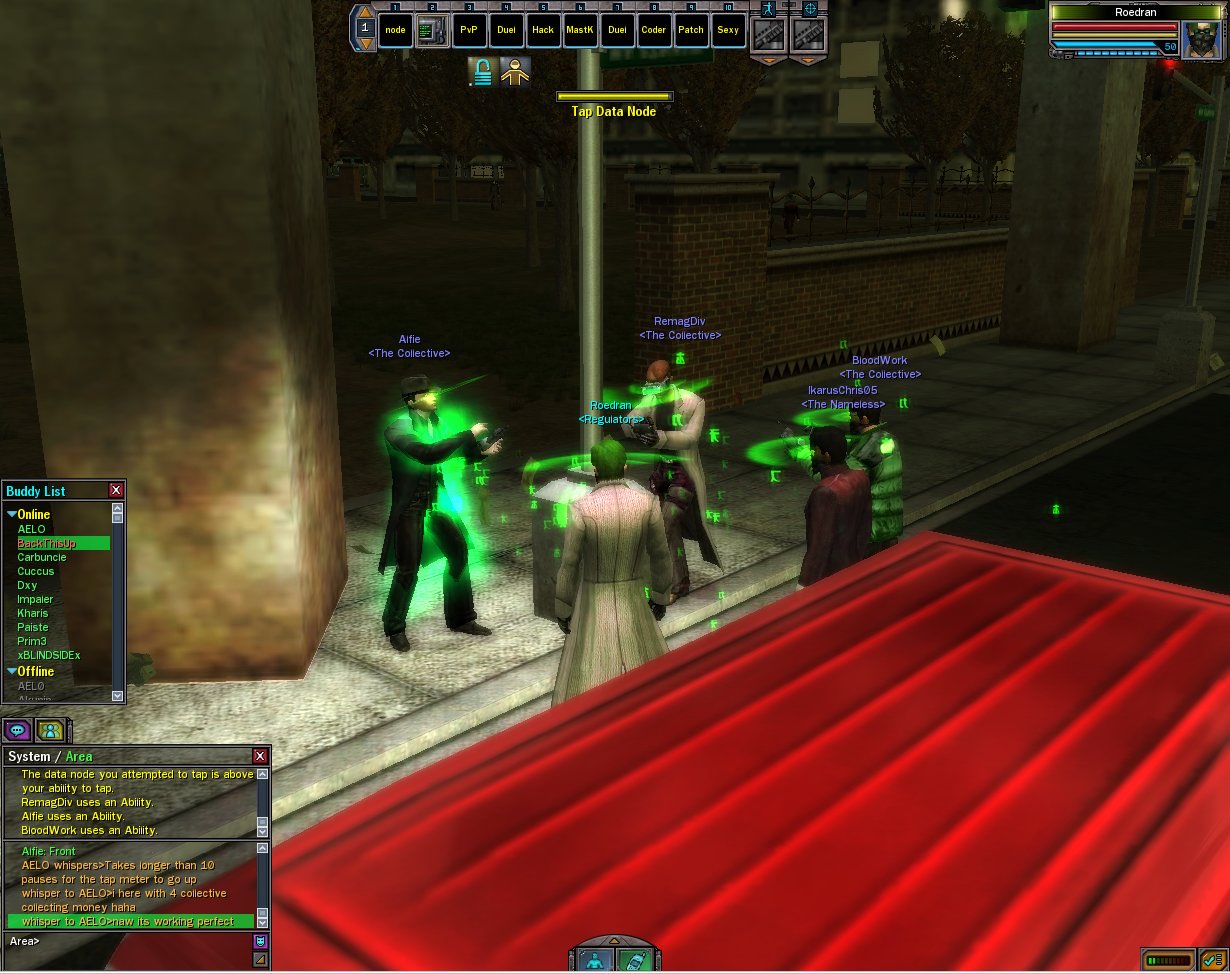Click the Roedran character portrait
1230x974 pixels.
pos(1200,40)
